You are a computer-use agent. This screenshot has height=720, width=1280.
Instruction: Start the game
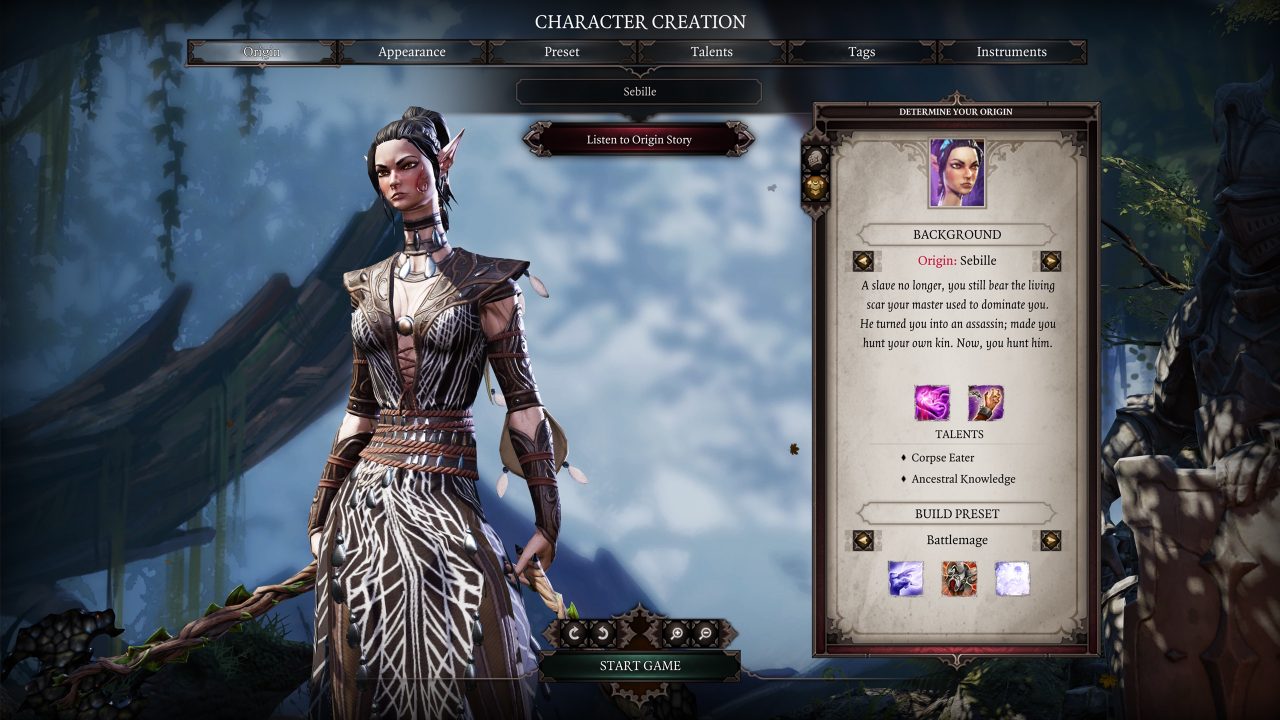coord(640,666)
